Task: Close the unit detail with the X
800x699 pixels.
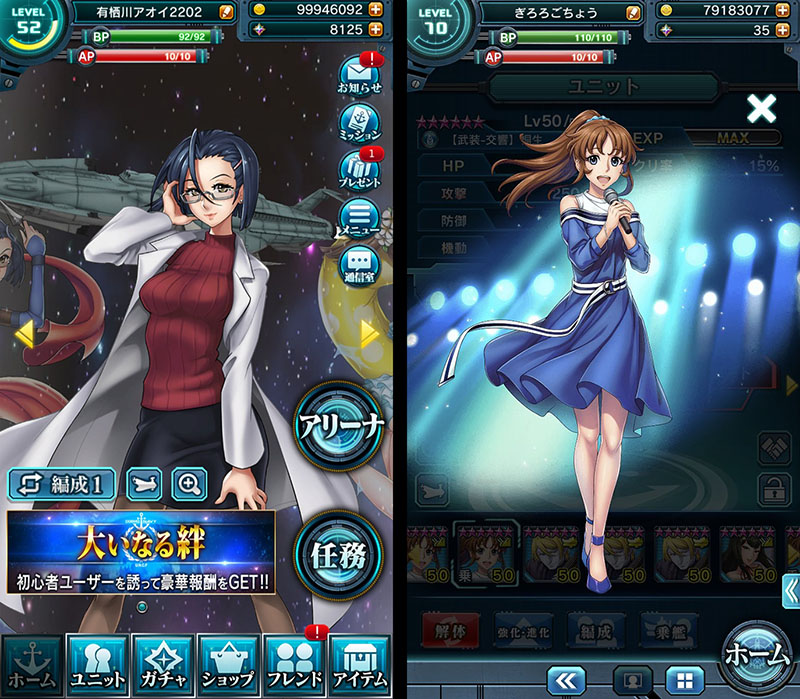Action: tap(762, 108)
